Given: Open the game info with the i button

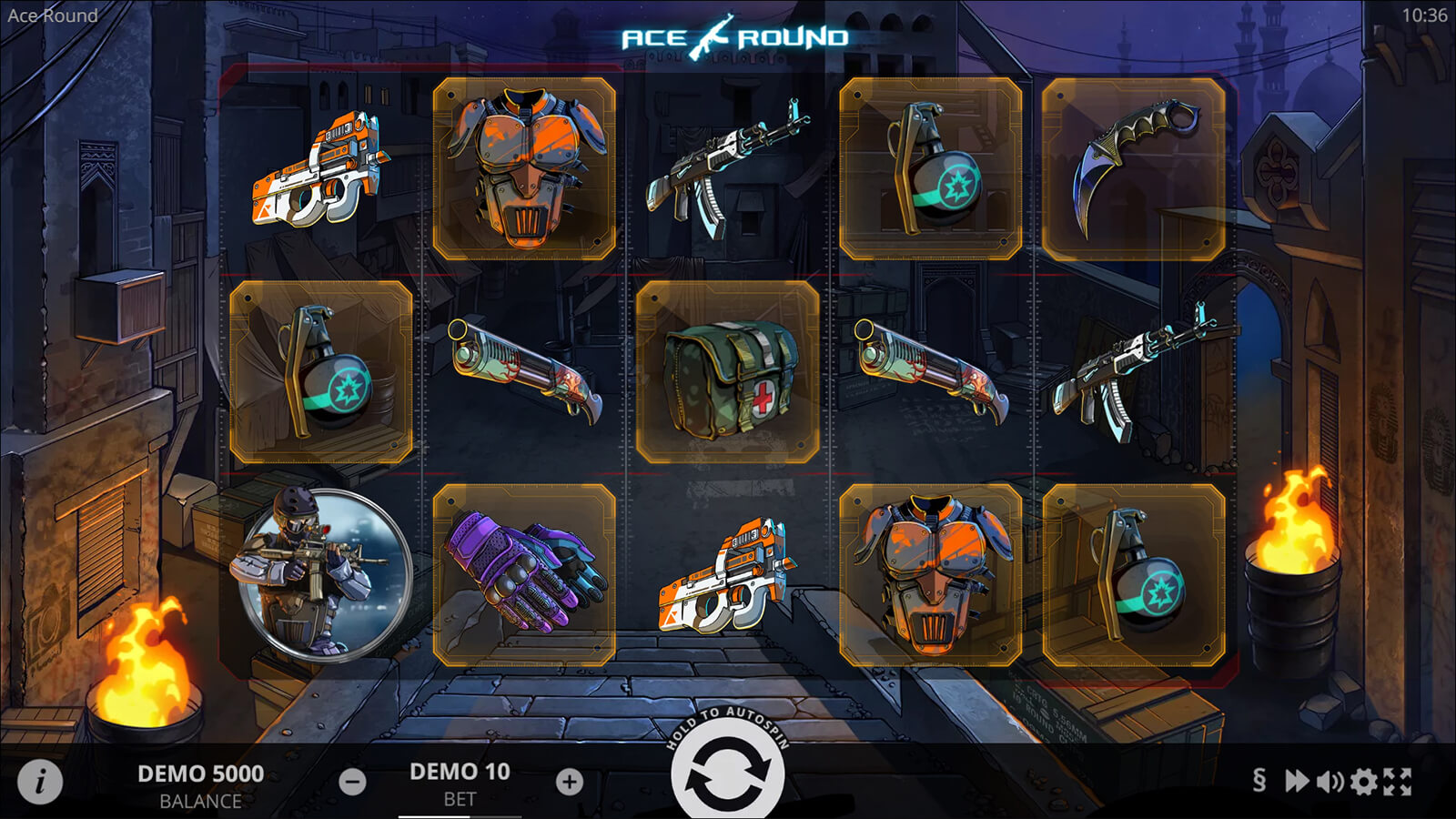Looking at the screenshot, I should pyautogui.click(x=40, y=781).
